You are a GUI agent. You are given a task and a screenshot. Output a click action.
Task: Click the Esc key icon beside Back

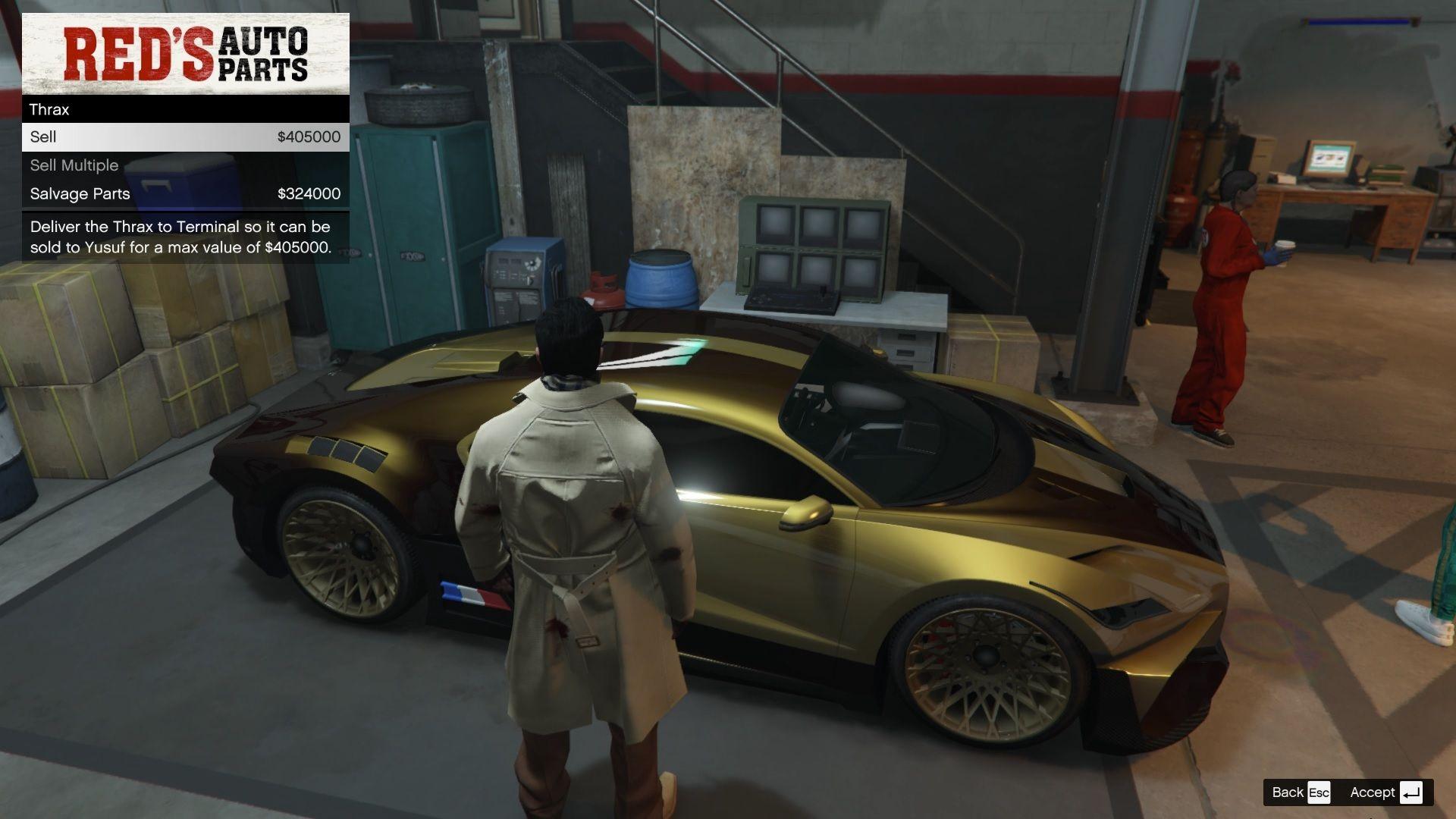1319,792
